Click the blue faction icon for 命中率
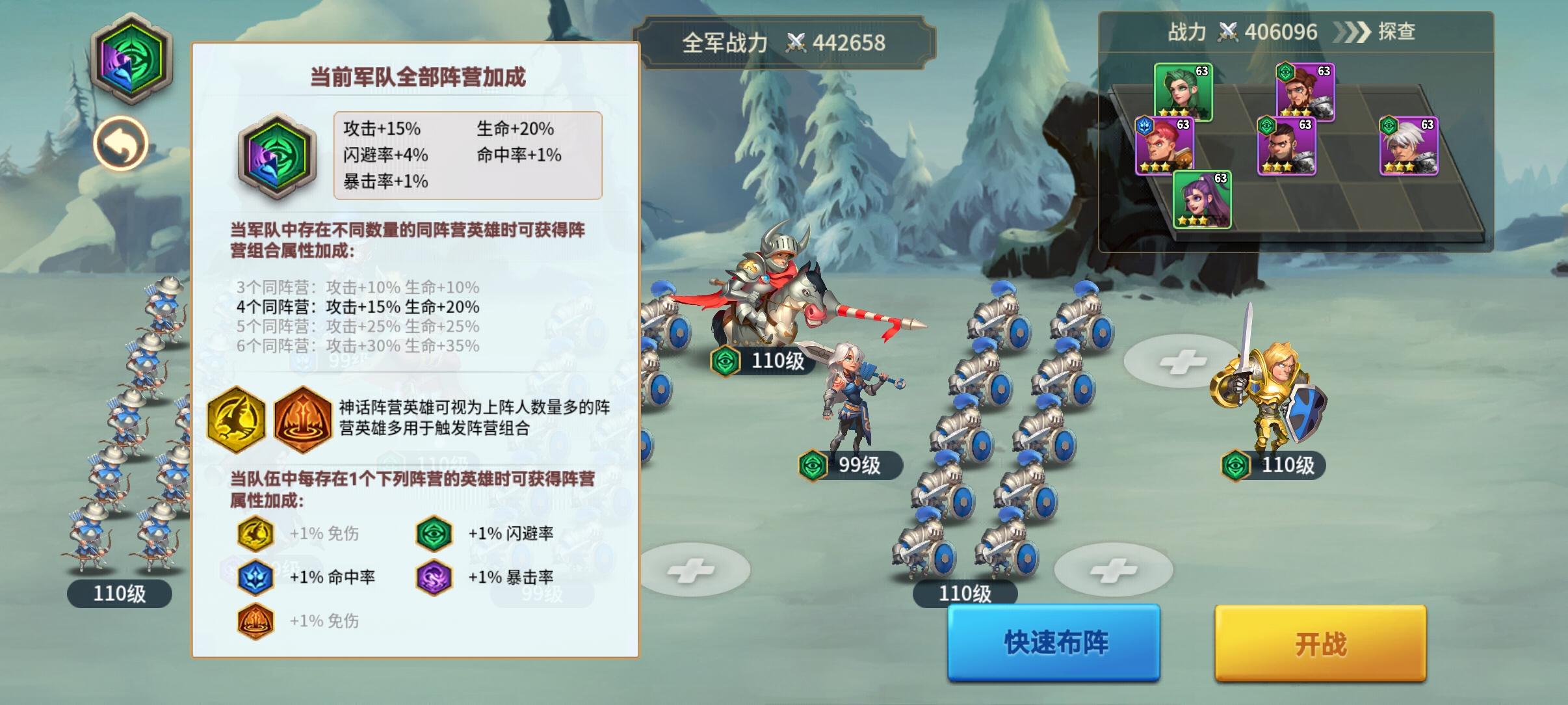 coord(257,577)
